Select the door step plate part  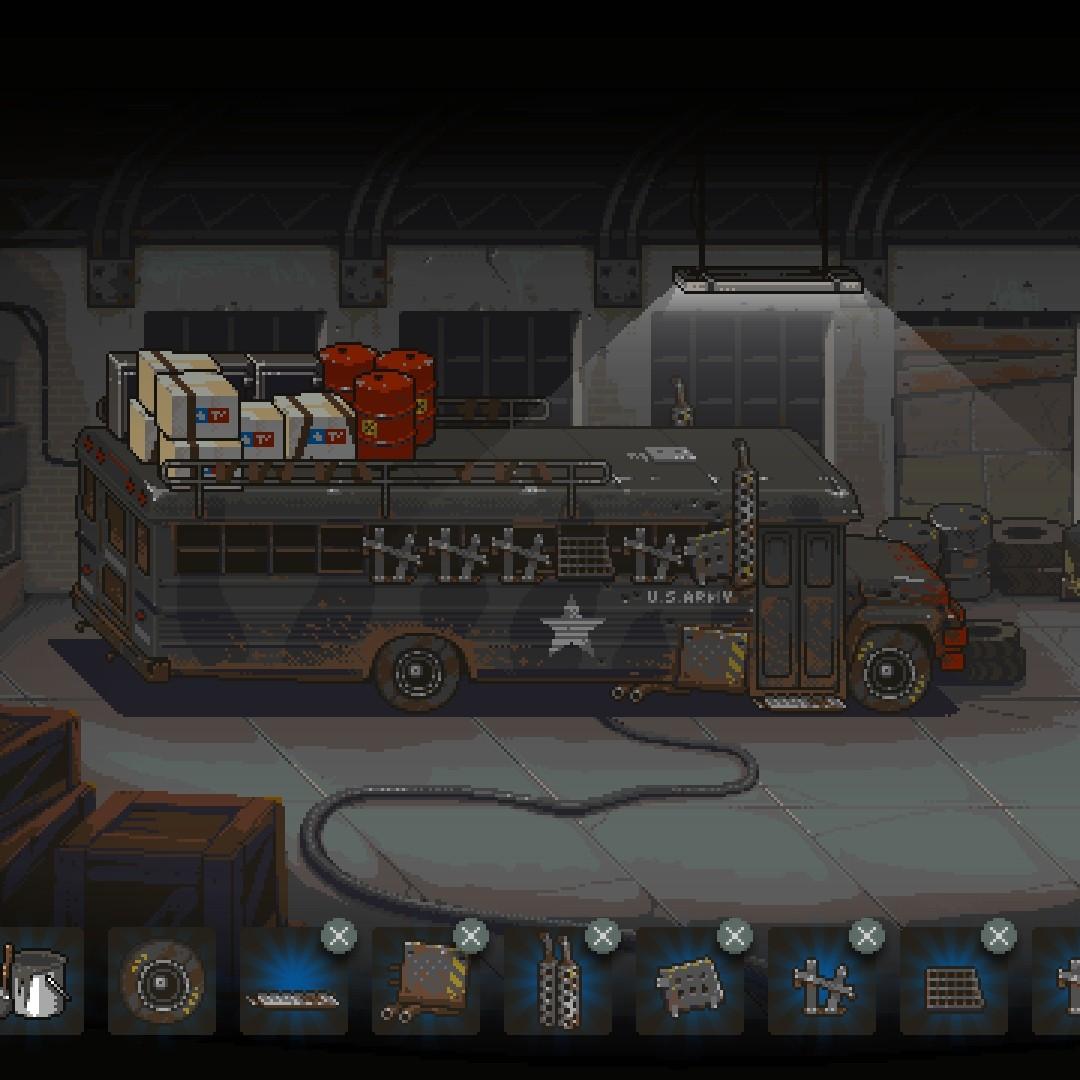point(292,983)
